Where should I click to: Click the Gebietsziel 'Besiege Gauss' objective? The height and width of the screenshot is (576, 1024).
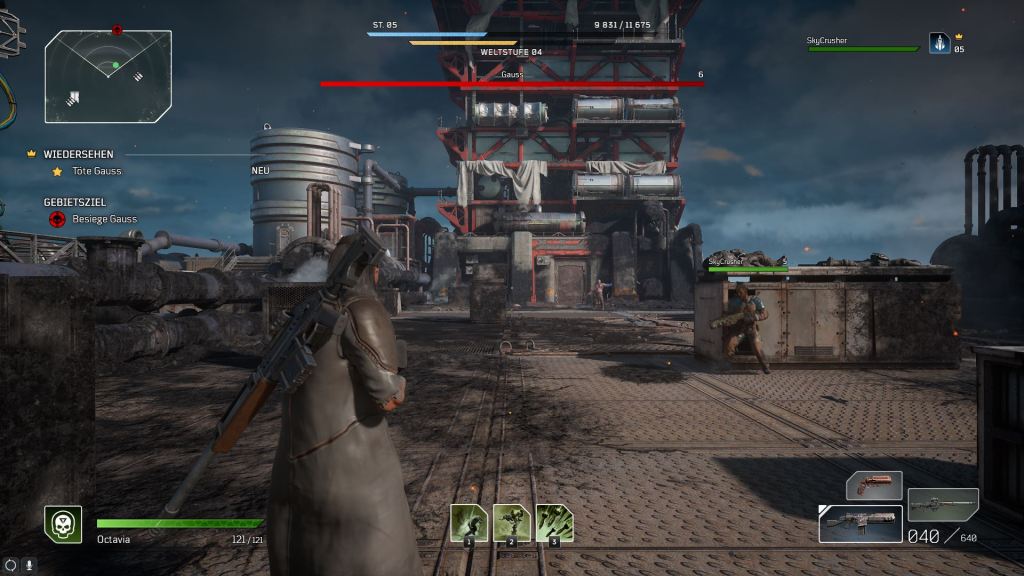(104, 218)
